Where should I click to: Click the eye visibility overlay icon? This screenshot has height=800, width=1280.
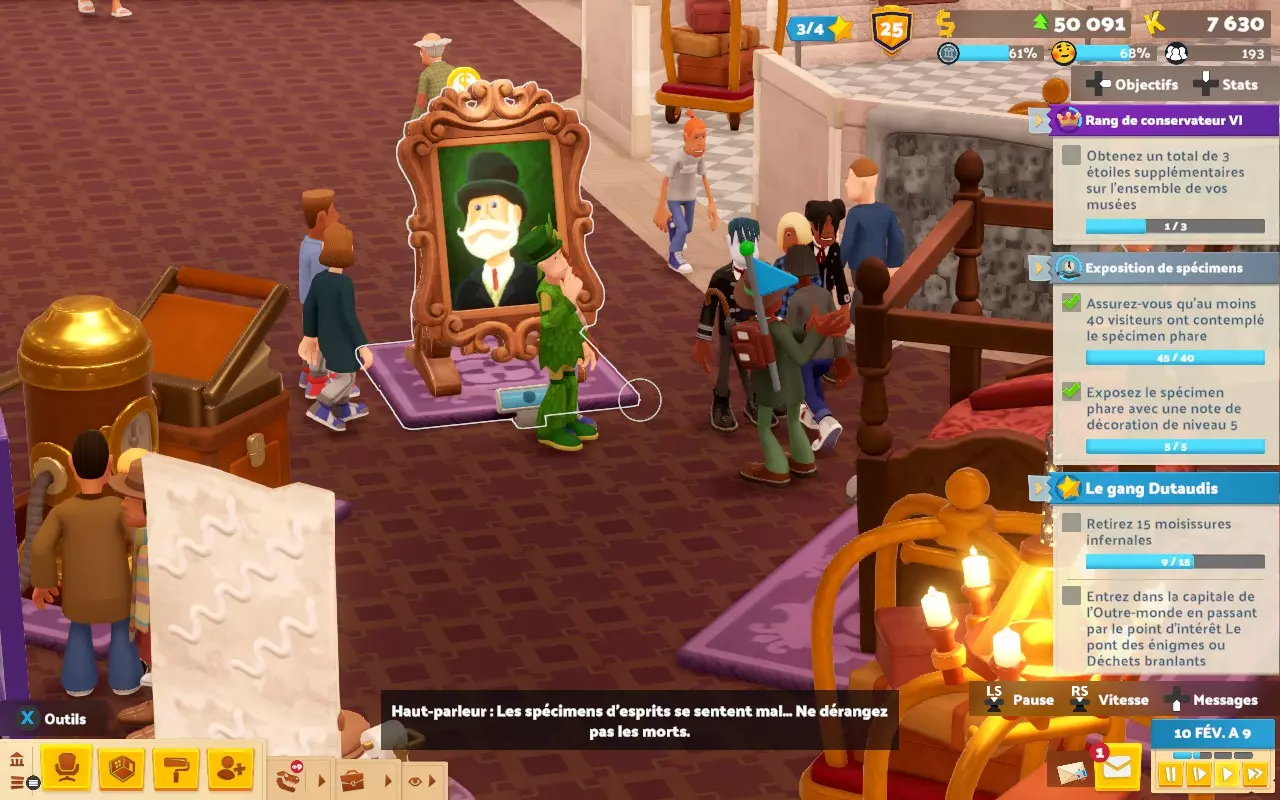click(414, 782)
